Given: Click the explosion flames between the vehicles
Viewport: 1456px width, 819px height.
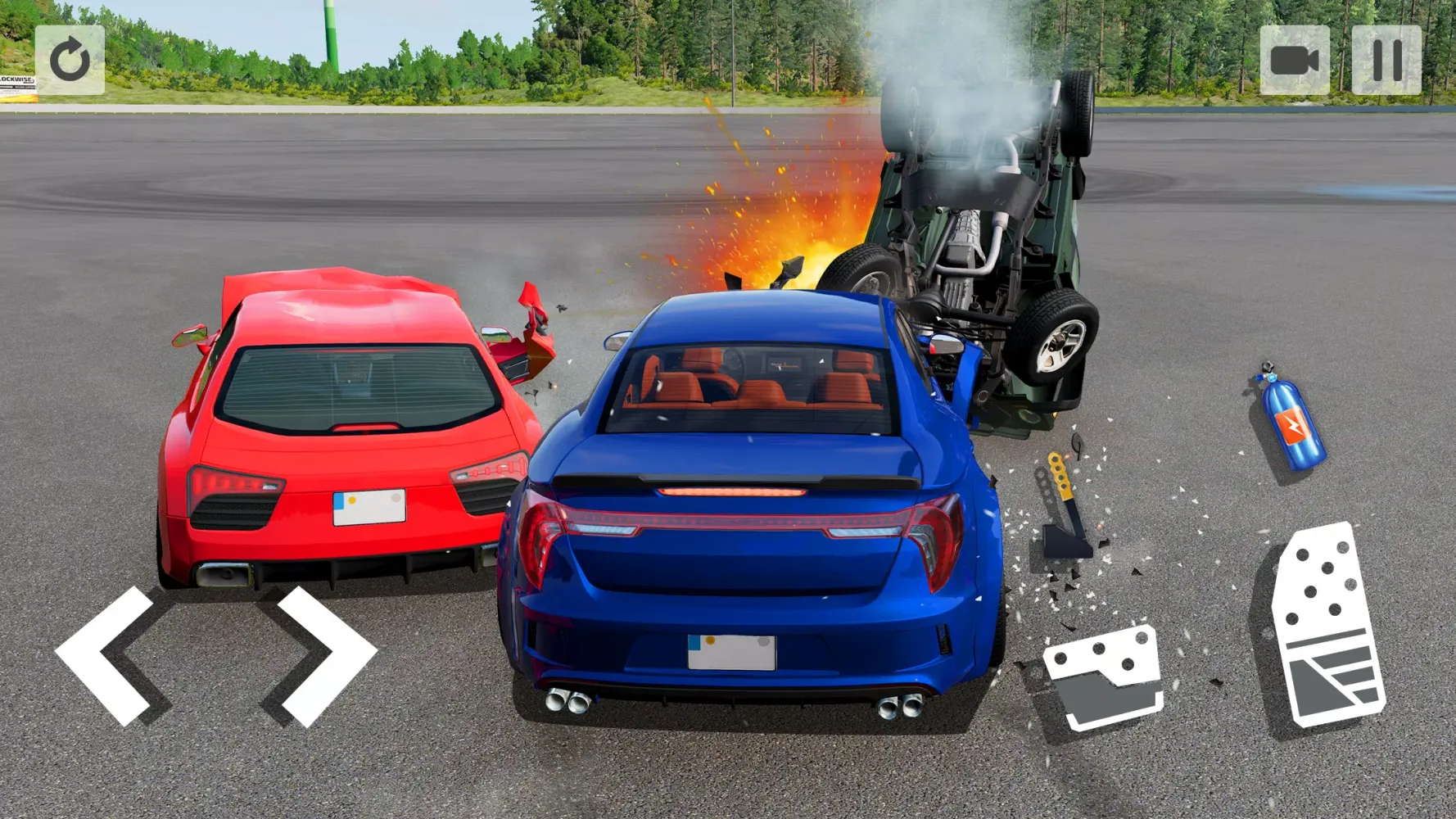Looking at the screenshot, I should click(786, 246).
